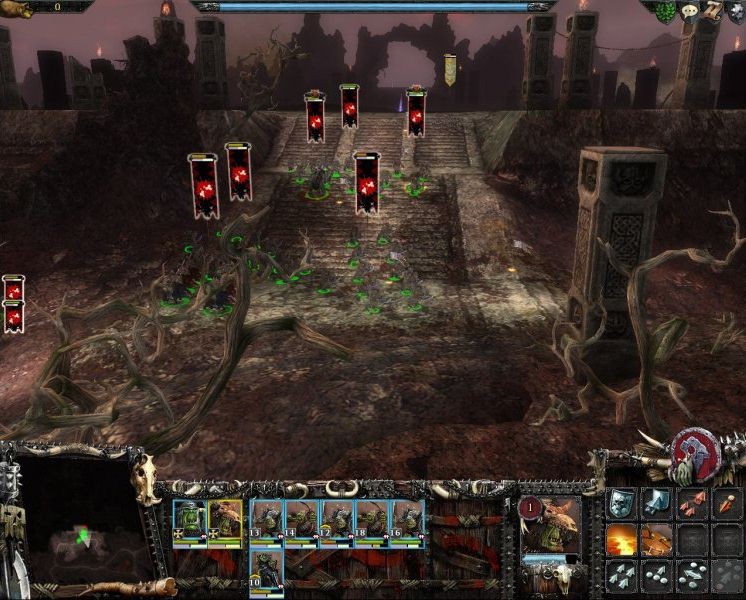Viewport: 746px width, 600px height.
Task: Select the orc hero card with yellow border
Action: [x=225, y=520]
